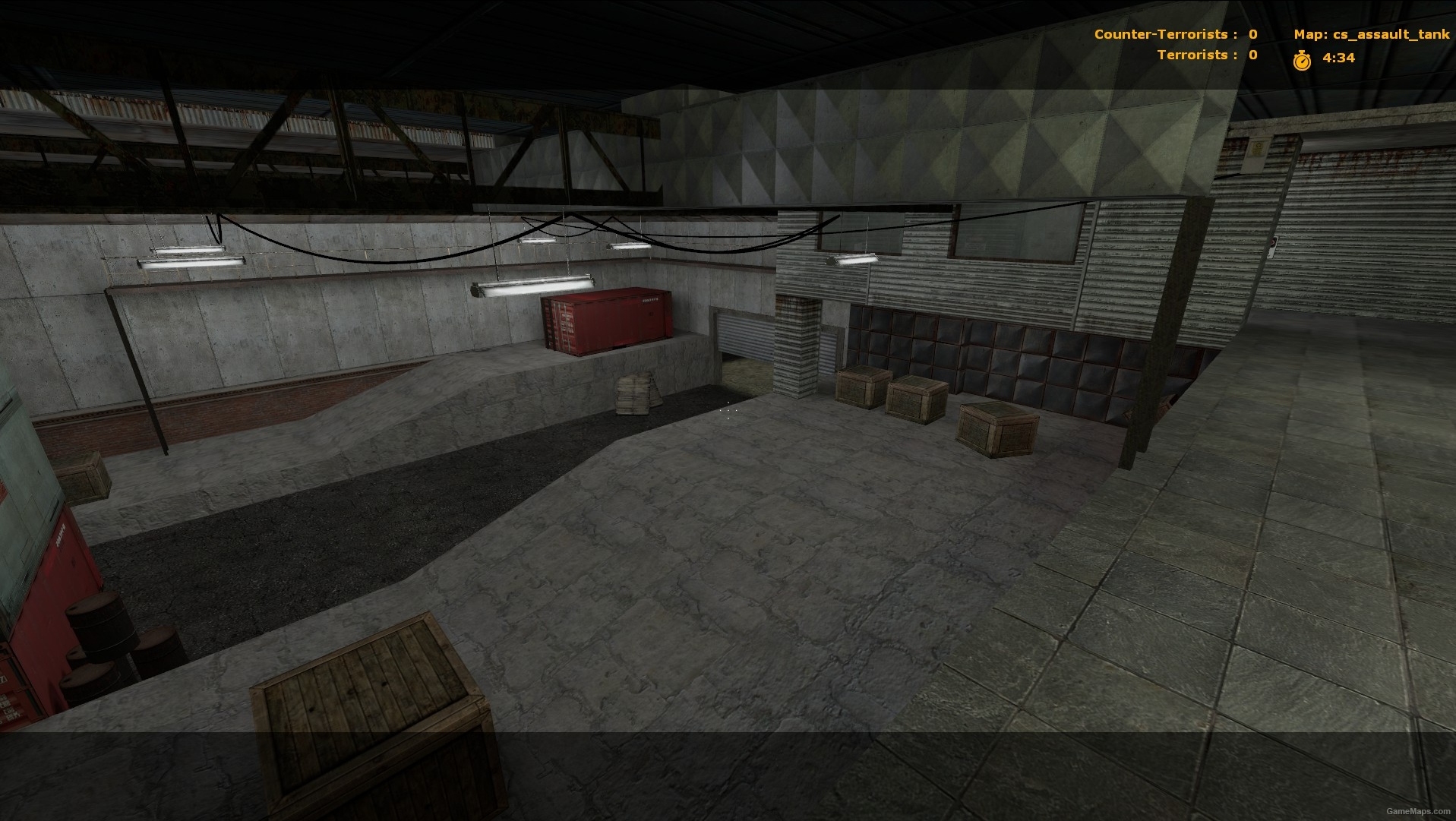Toggle the round timer reading 4:34
Viewport: 1456px width, 821px height.
pyautogui.click(x=1338, y=58)
